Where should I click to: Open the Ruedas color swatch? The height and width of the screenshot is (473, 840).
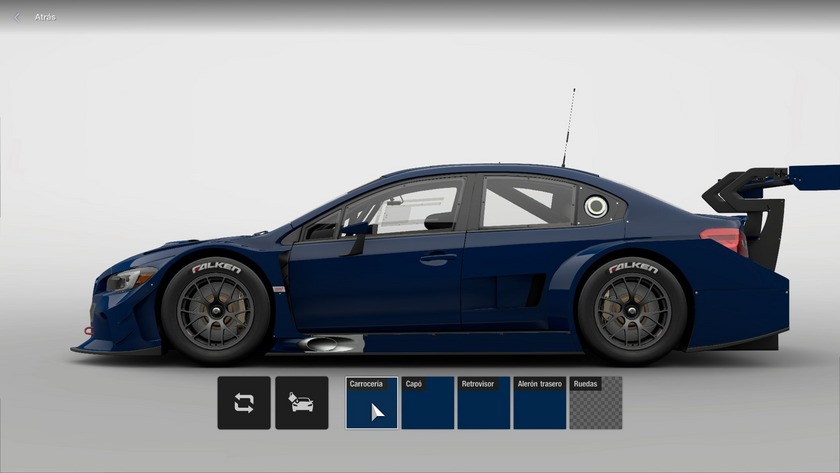click(x=596, y=403)
